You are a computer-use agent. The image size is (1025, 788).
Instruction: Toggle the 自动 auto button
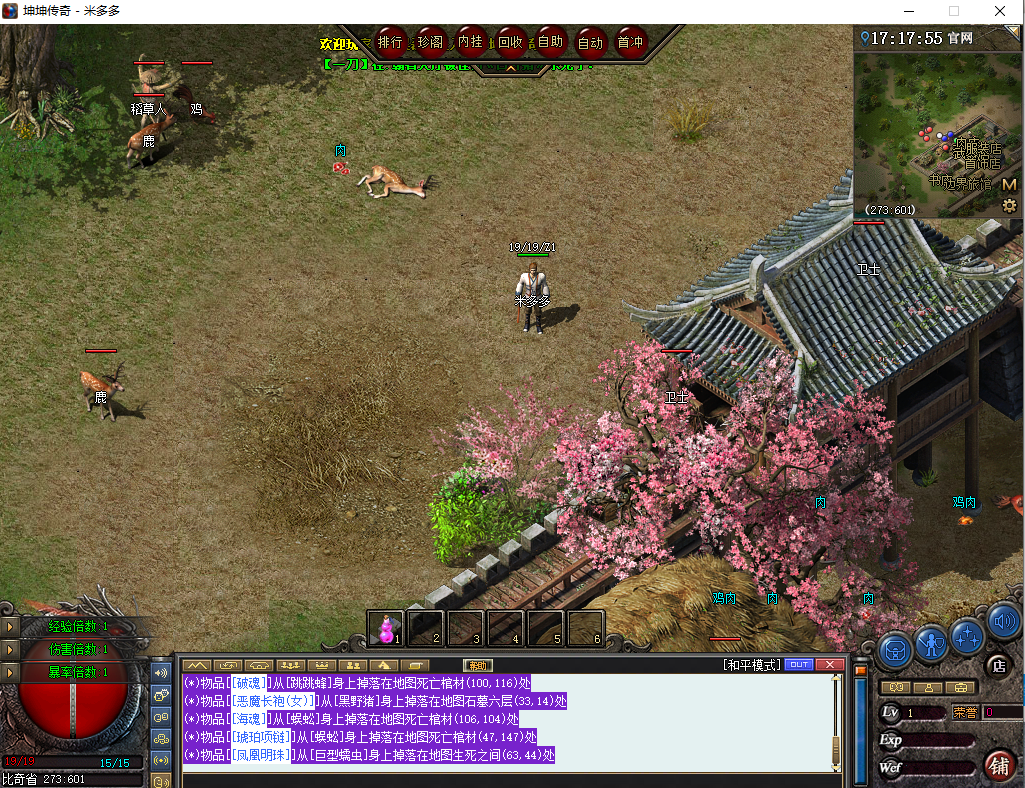click(x=590, y=42)
